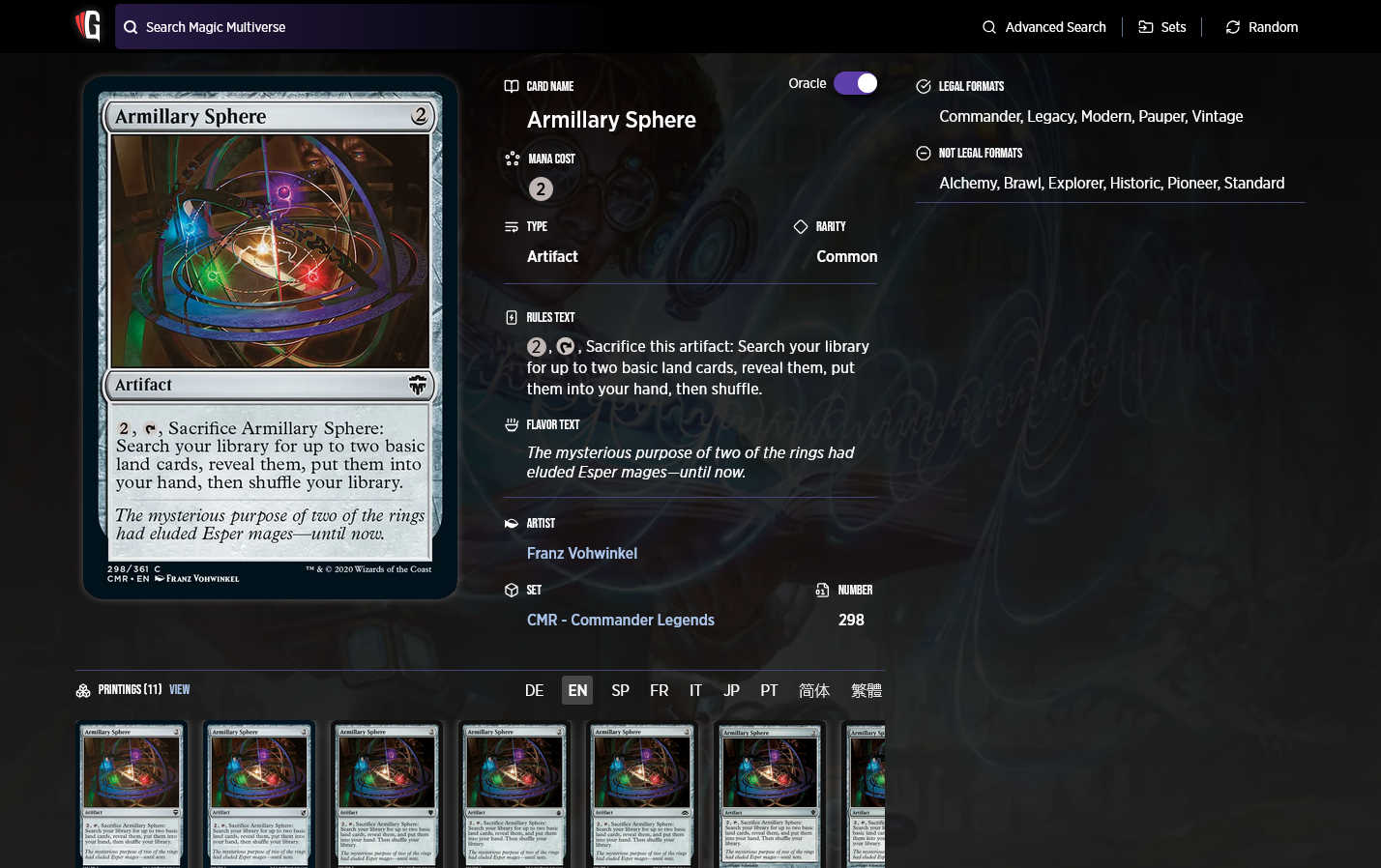Click the Rules Text section icon
The image size is (1381, 868).
pyautogui.click(x=511, y=317)
